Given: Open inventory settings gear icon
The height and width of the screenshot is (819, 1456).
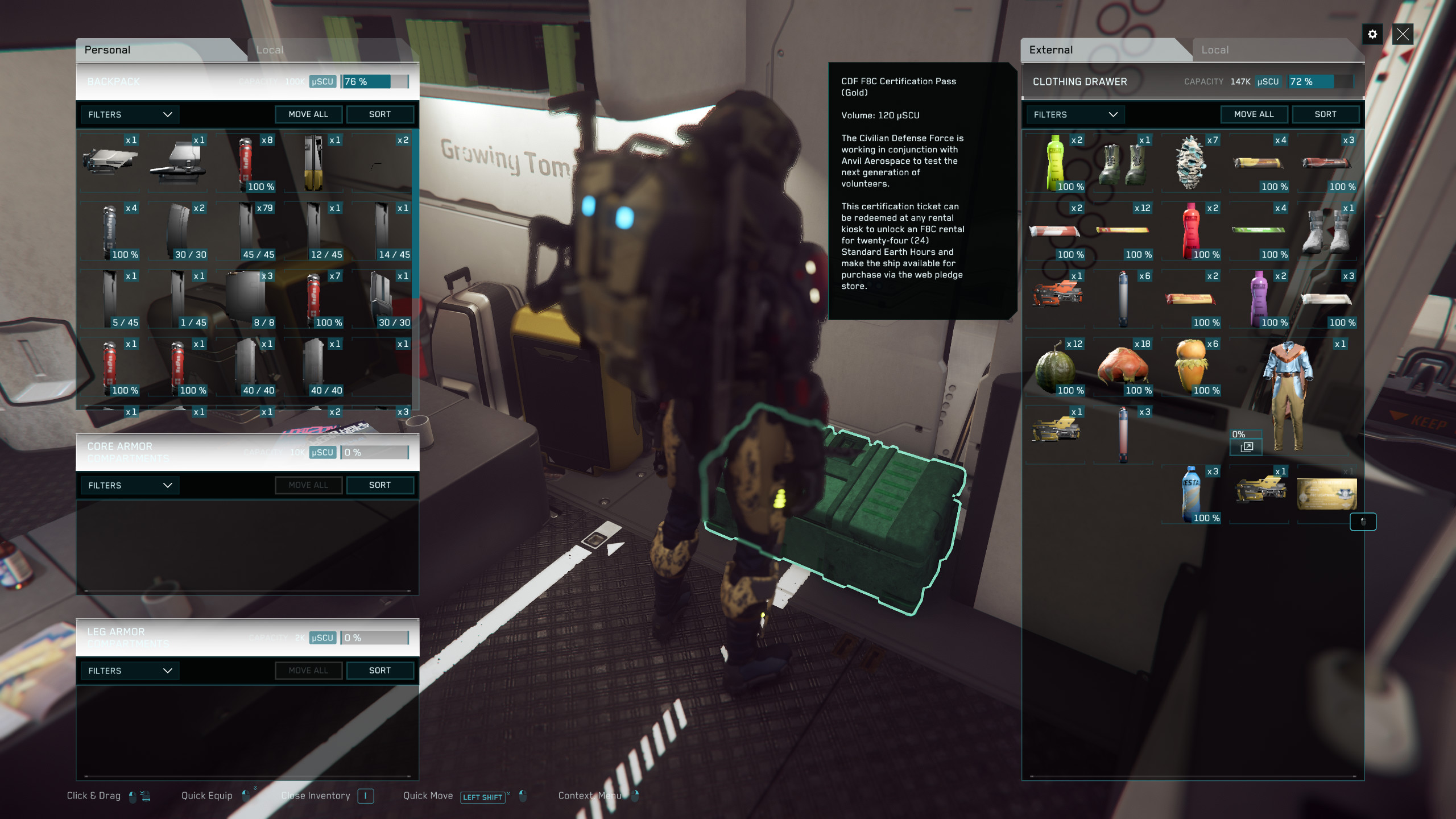Looking at the screenshot, I should point(1372,35).
